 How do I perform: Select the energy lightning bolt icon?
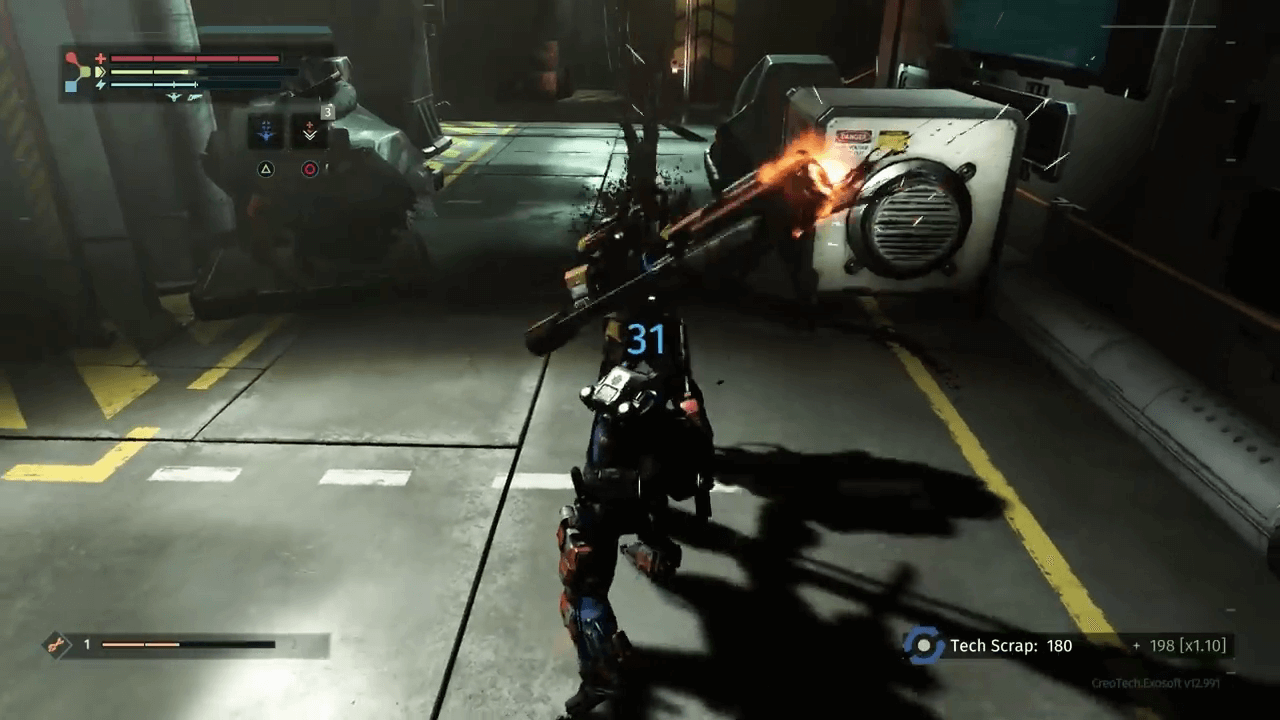[101, 85]
